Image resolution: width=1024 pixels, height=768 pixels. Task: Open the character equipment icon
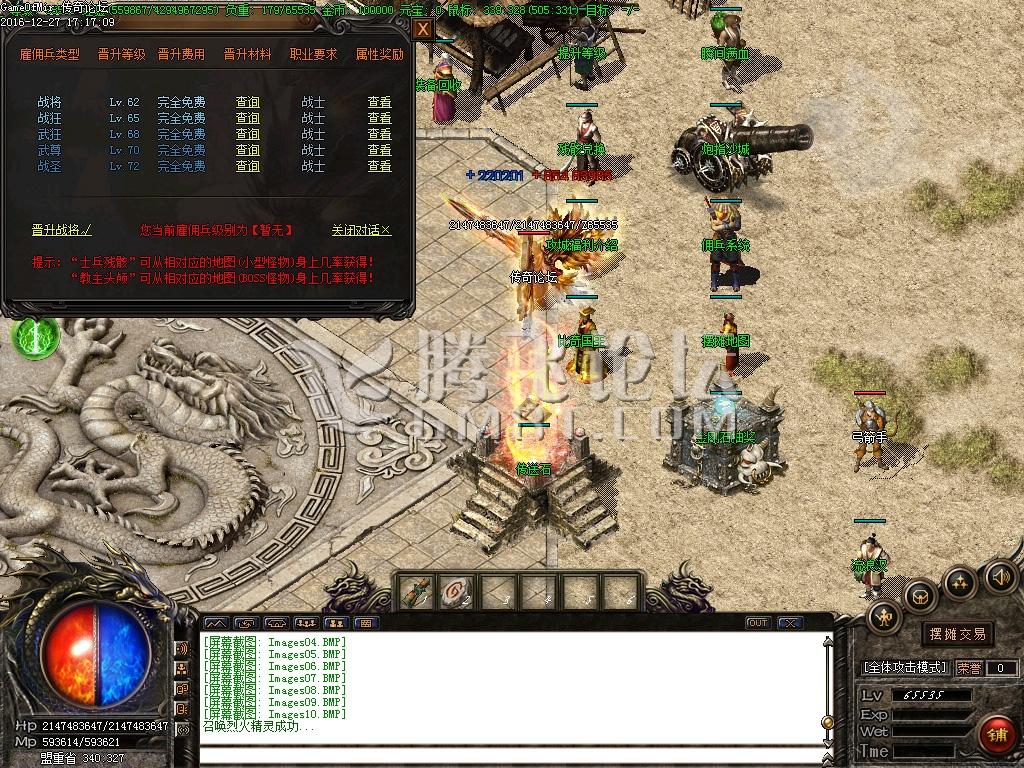pyautogui.click(x=885, y=617)
